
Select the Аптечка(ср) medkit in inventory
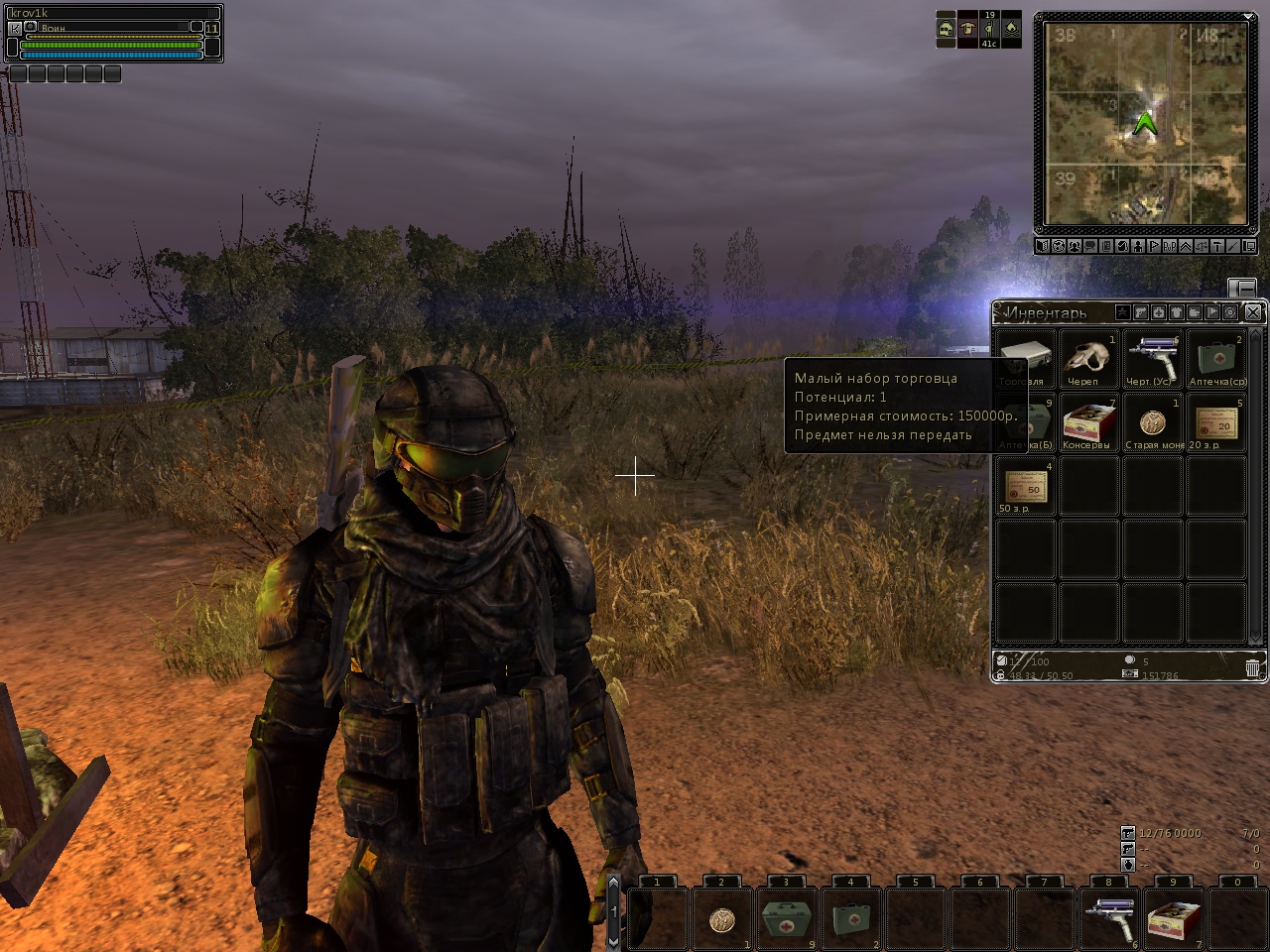1216,359
